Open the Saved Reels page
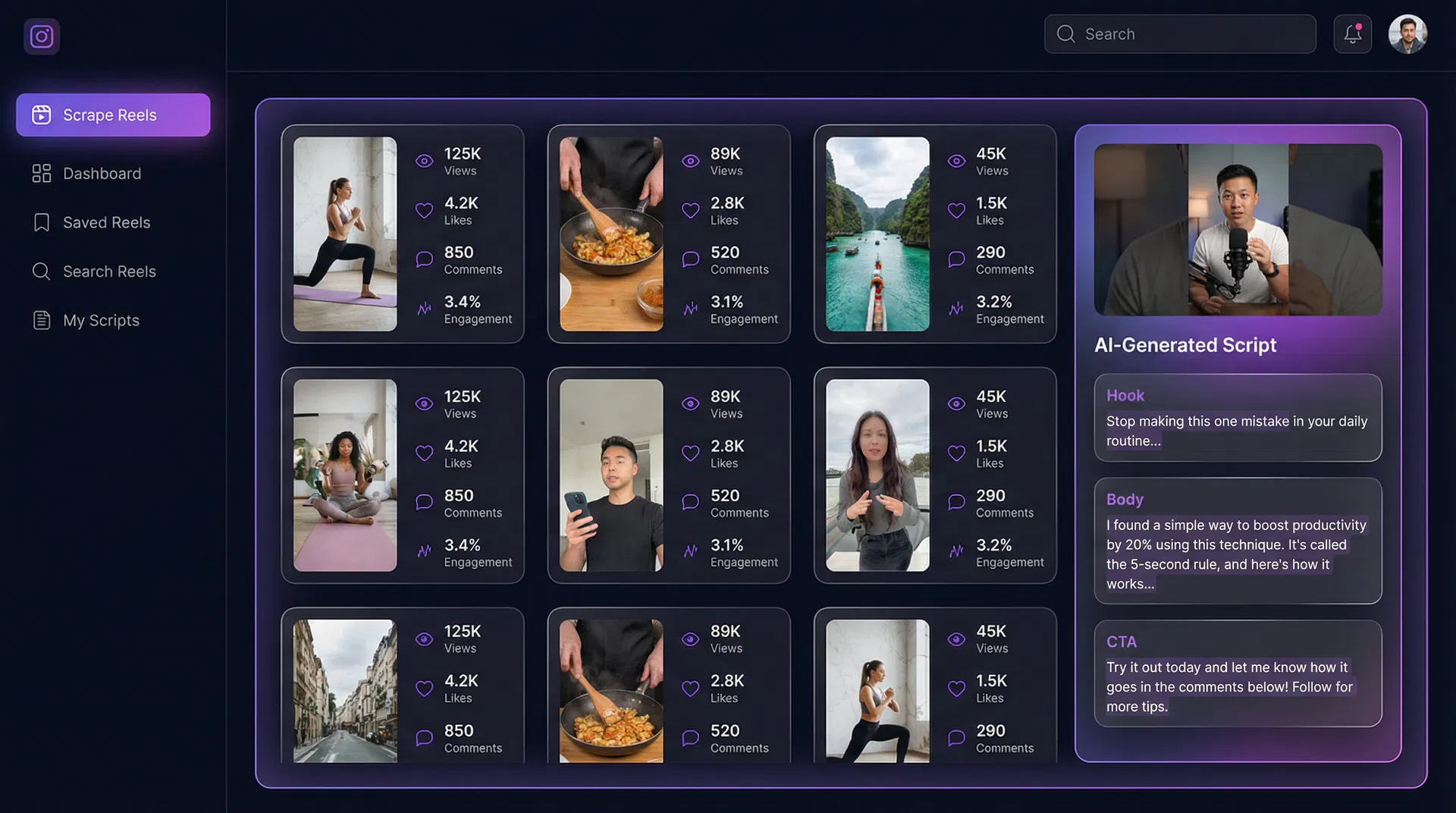Viewport: 1456px width, 813px height. 106,222
